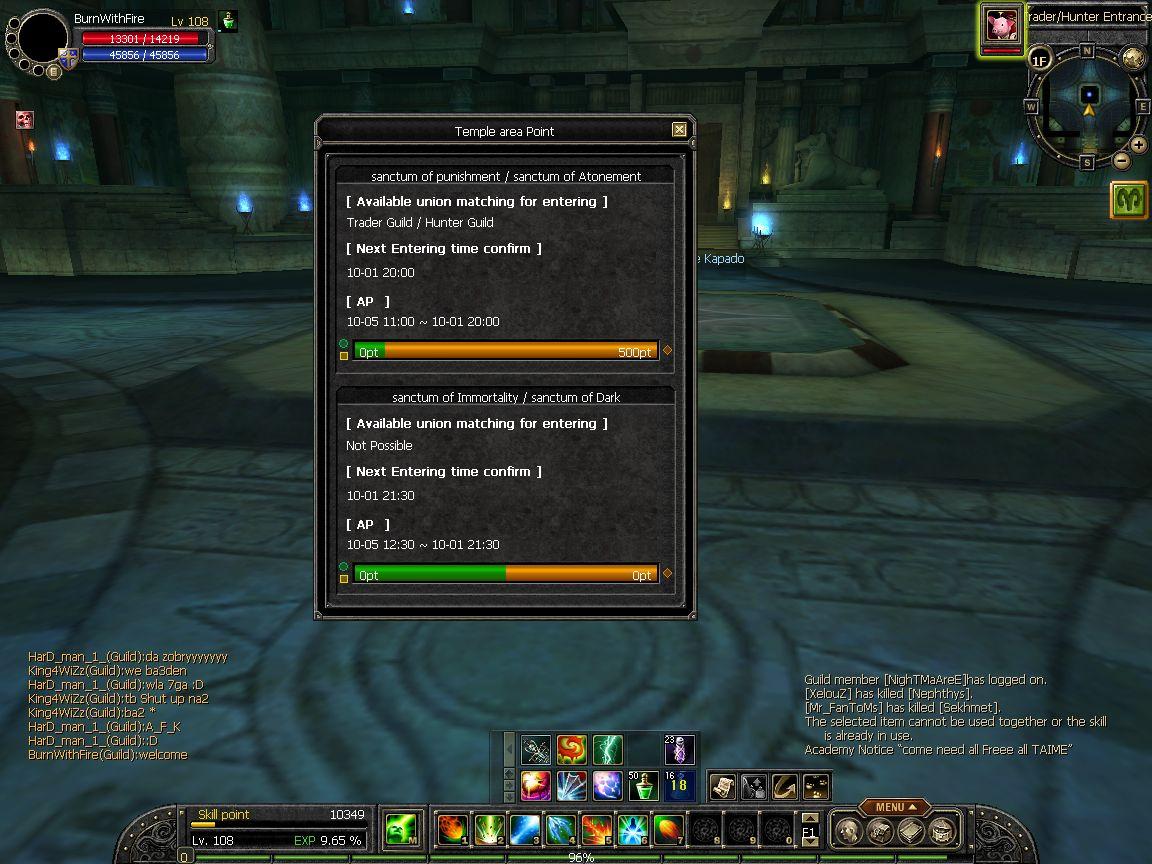The height and width of the screenshot is (864, 1152).
Task: Select the pink pig pet portrait
Action: coord(1000,25)
